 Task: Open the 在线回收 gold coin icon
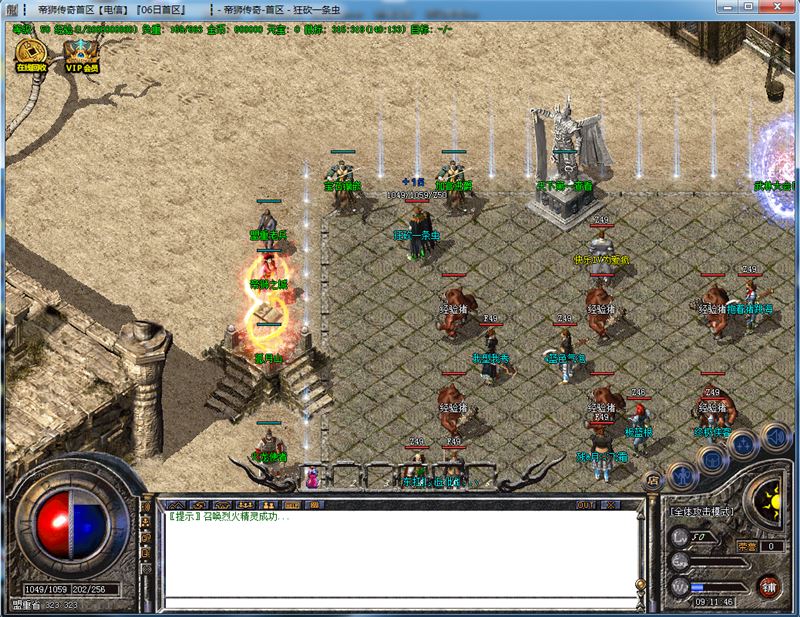click(x=29, y=53)
